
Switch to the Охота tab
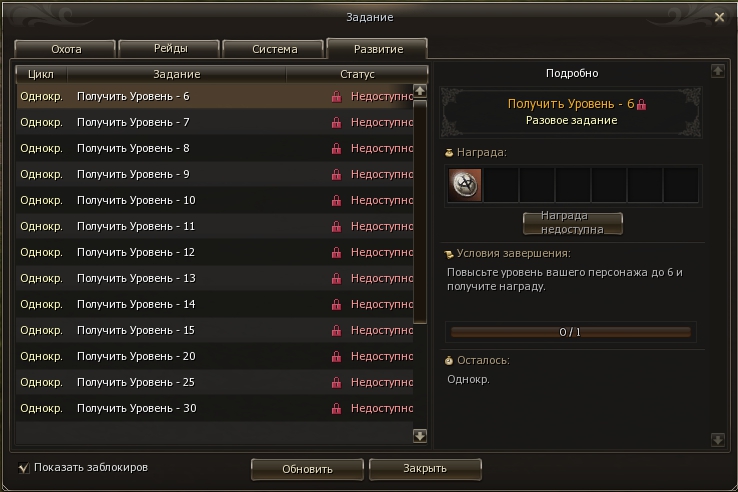coord(66,49)
